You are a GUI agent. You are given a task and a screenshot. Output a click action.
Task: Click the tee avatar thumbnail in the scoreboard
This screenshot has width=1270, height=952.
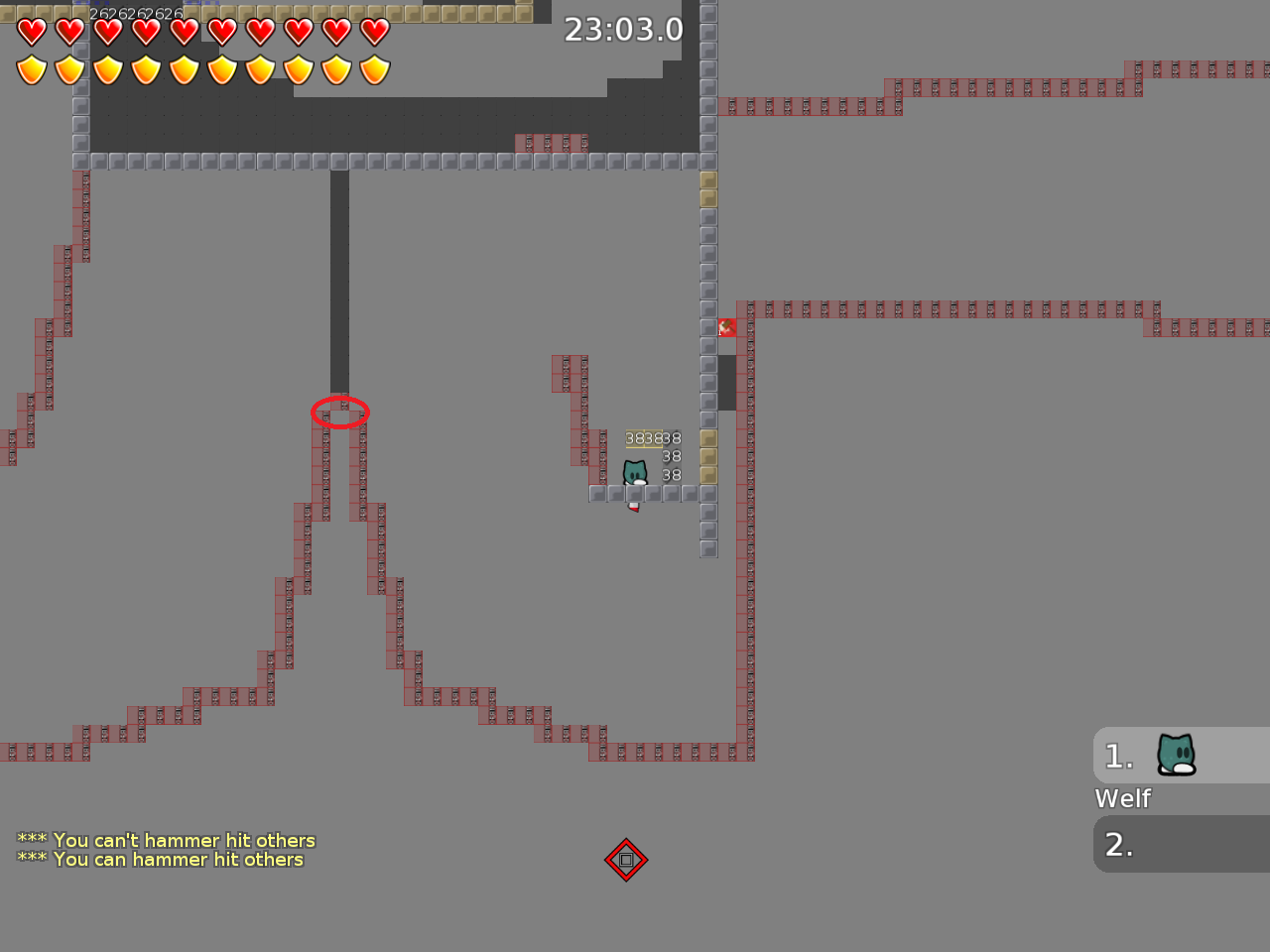[1175, 756]
